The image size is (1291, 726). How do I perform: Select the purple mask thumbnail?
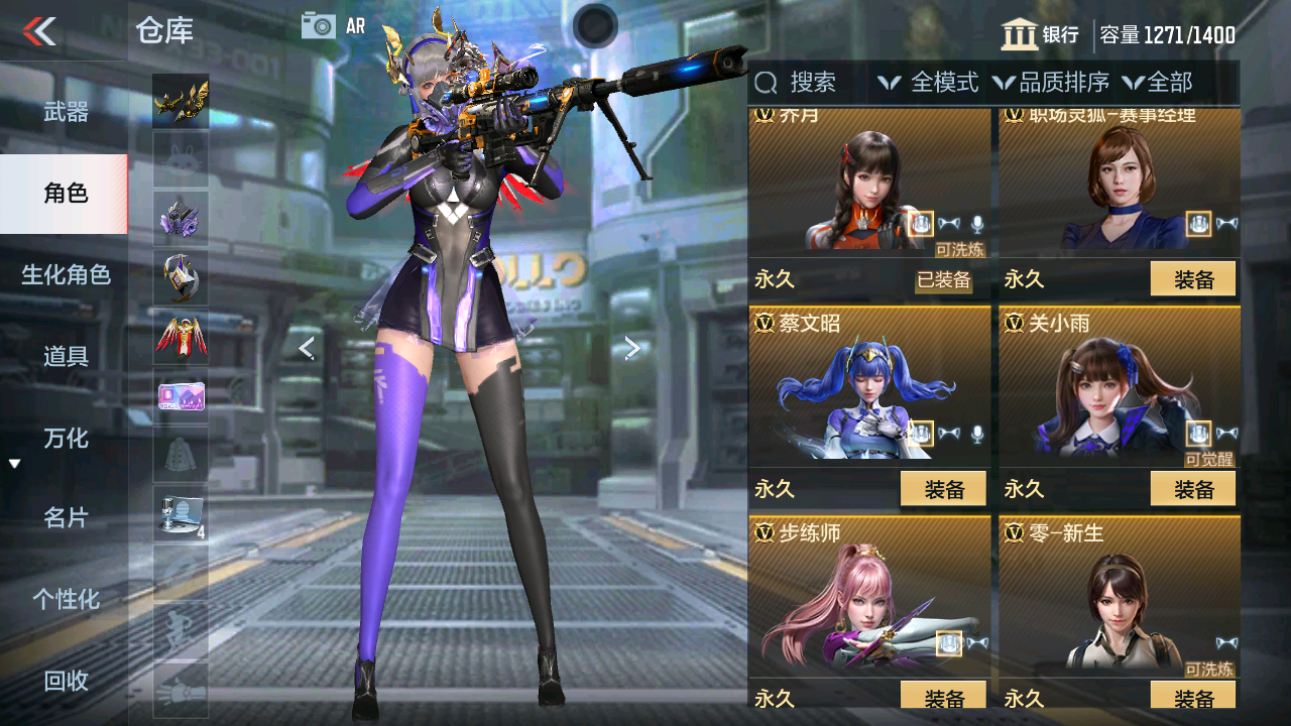click(x=180, y=220)
